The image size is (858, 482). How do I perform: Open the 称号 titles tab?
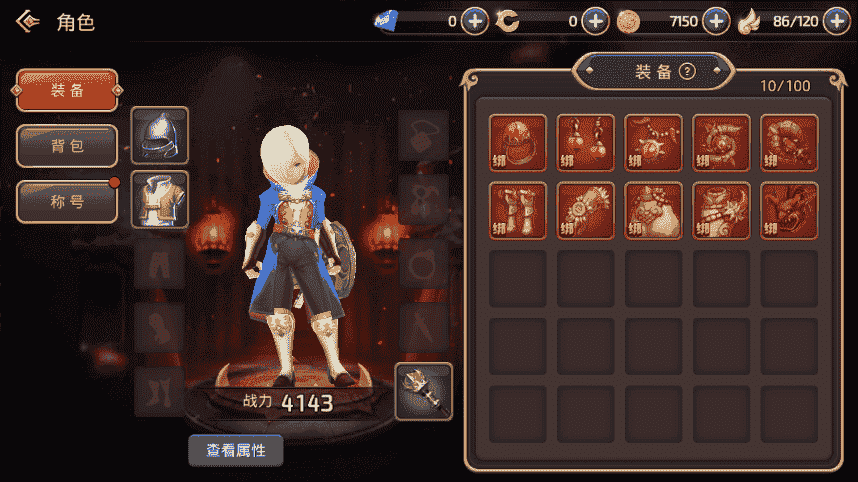(x=67, y=202)
